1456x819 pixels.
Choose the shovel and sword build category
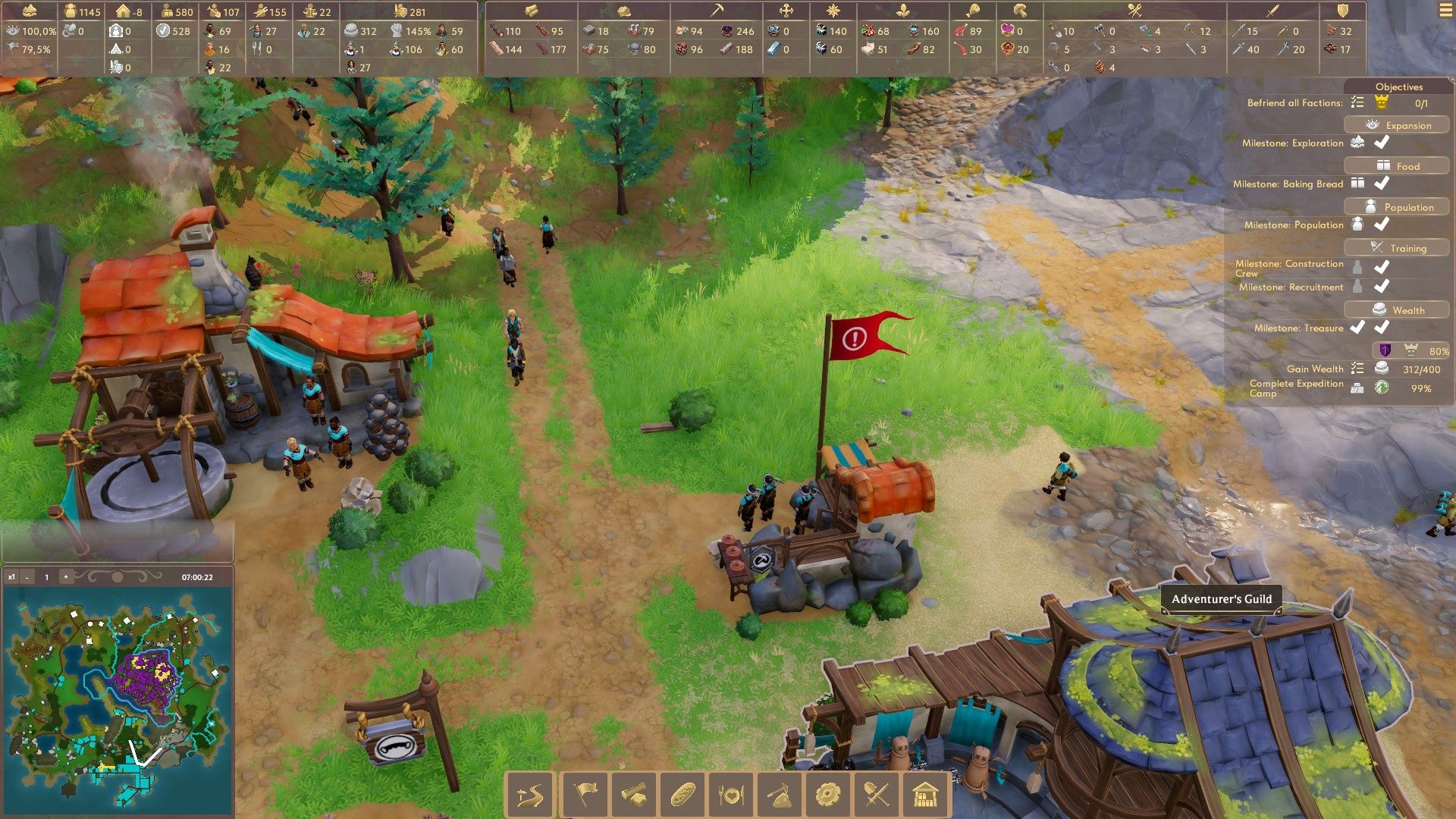pos(877,795)
